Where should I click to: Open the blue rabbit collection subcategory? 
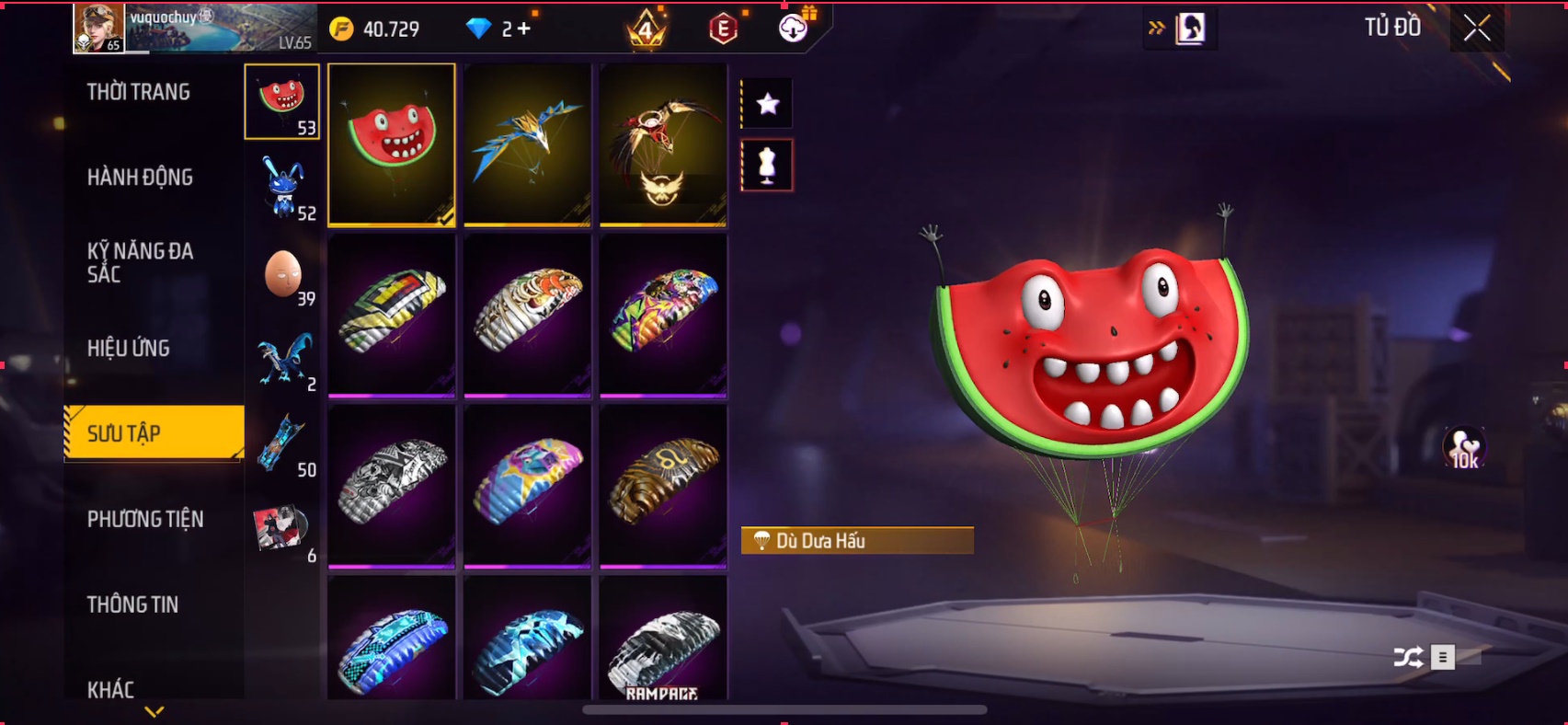pos(283,188)
